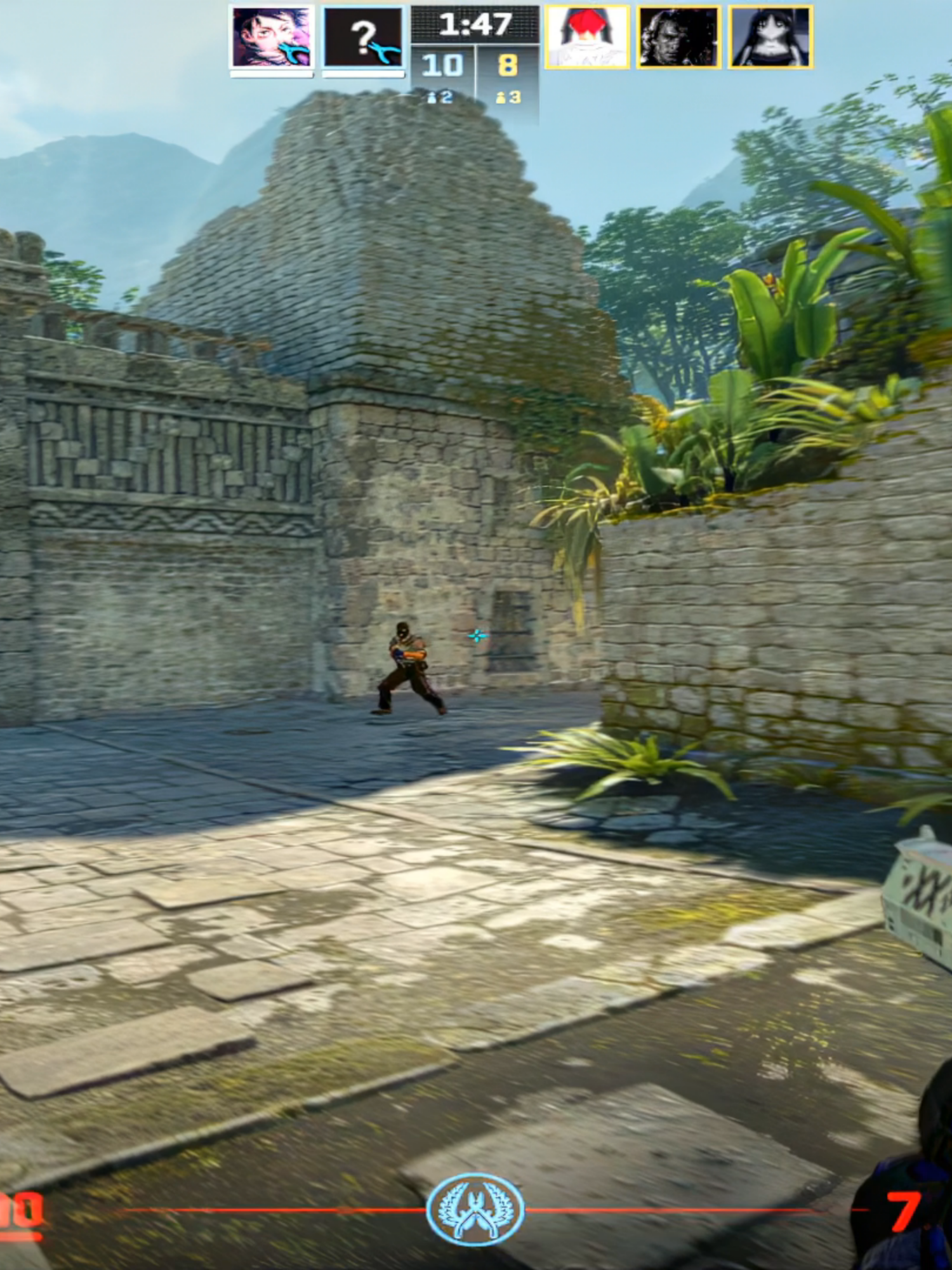Screen dimensions: 952x1270
Task: Click the round timer showing 1:47
Action: coord(476,25)
